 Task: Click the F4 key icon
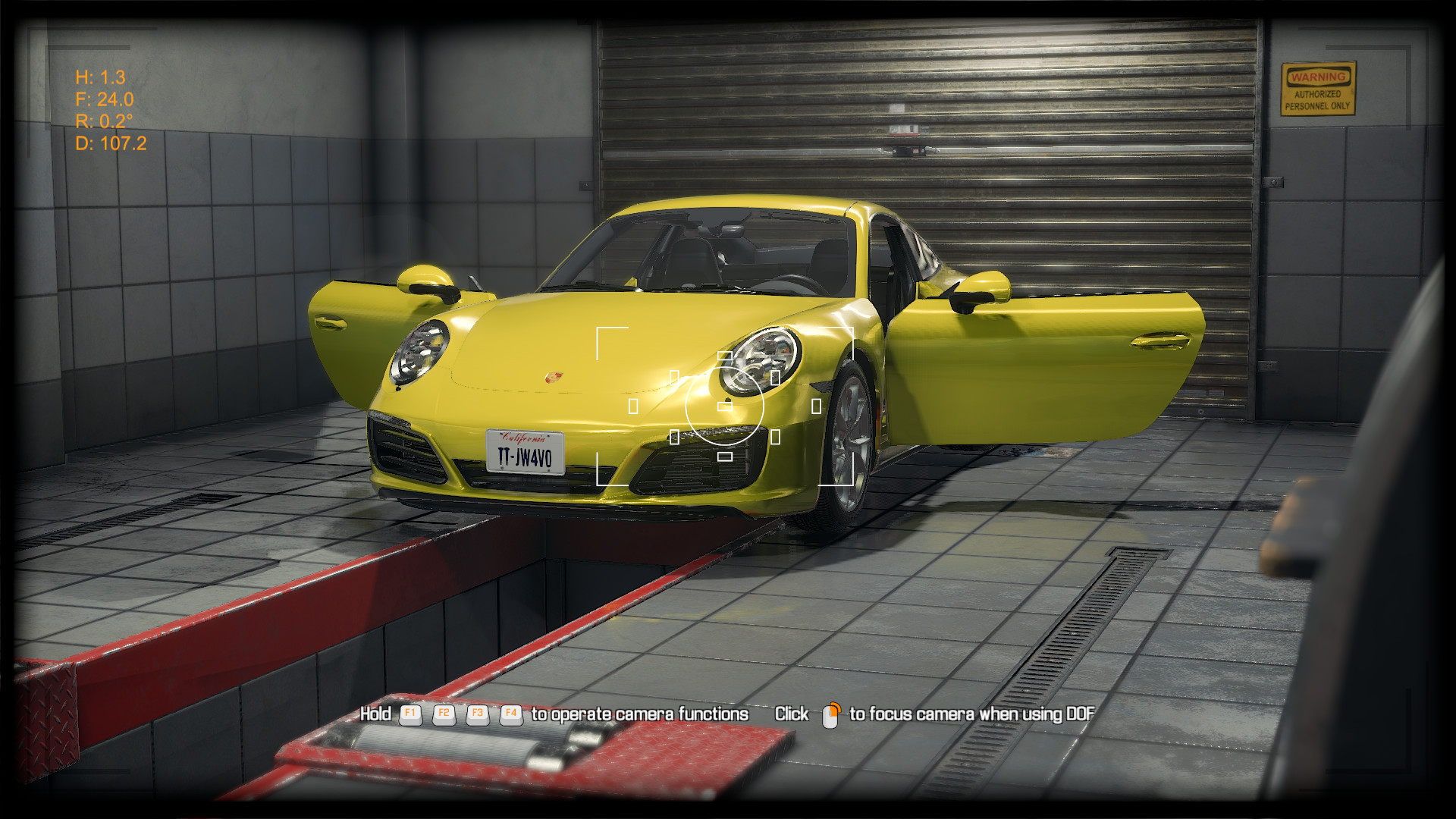(x=510, y=714)
